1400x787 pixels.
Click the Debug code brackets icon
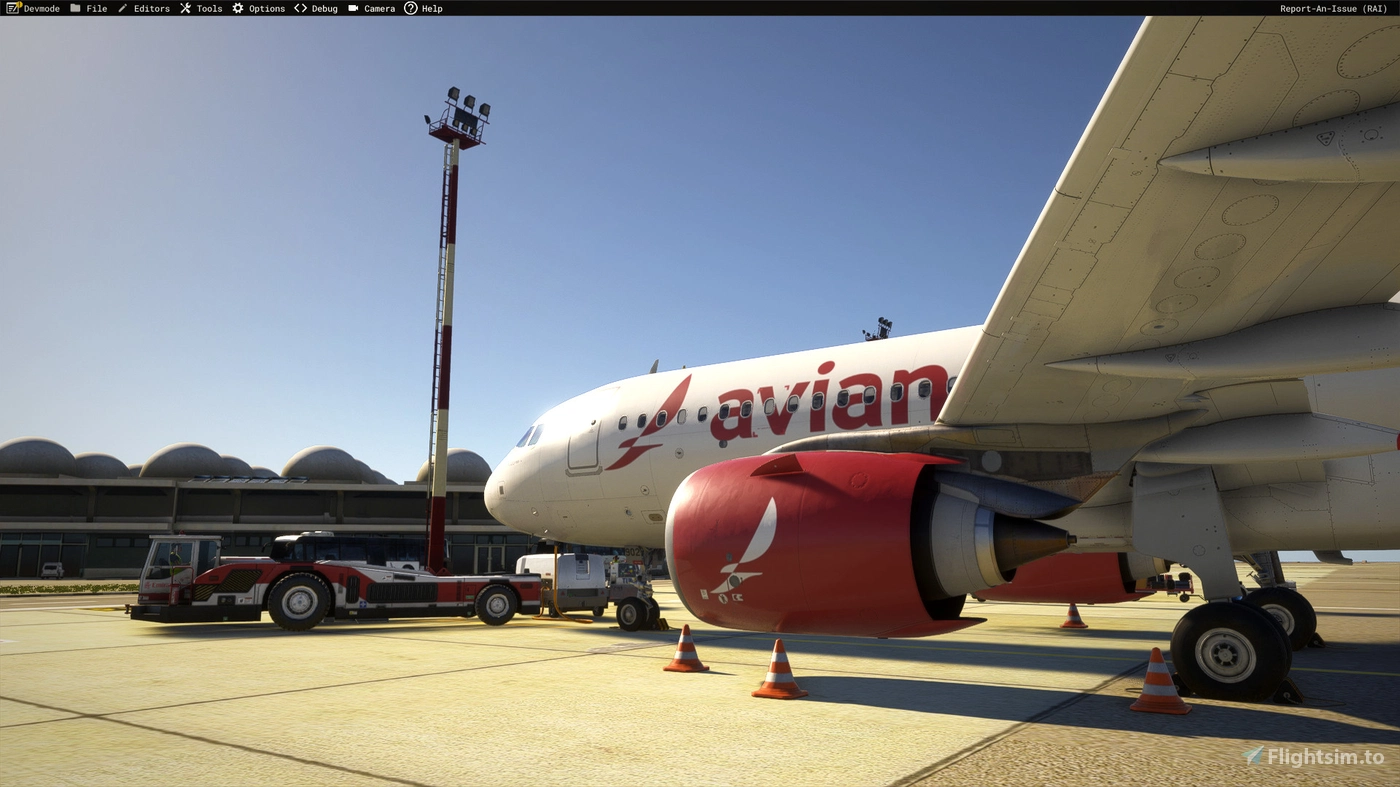pyautogui.click(x=300, y=8)
